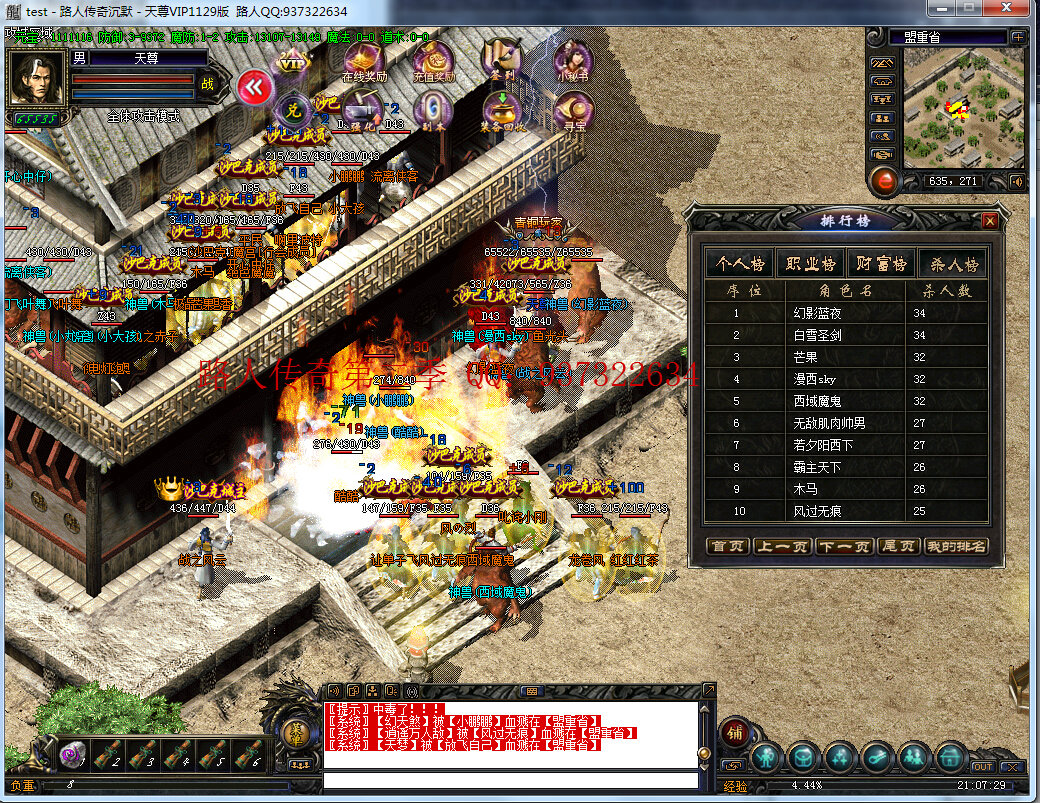1040x803 pixels.
Task: Click the minimap of 盟重省
Action: (x=963, y=108)
